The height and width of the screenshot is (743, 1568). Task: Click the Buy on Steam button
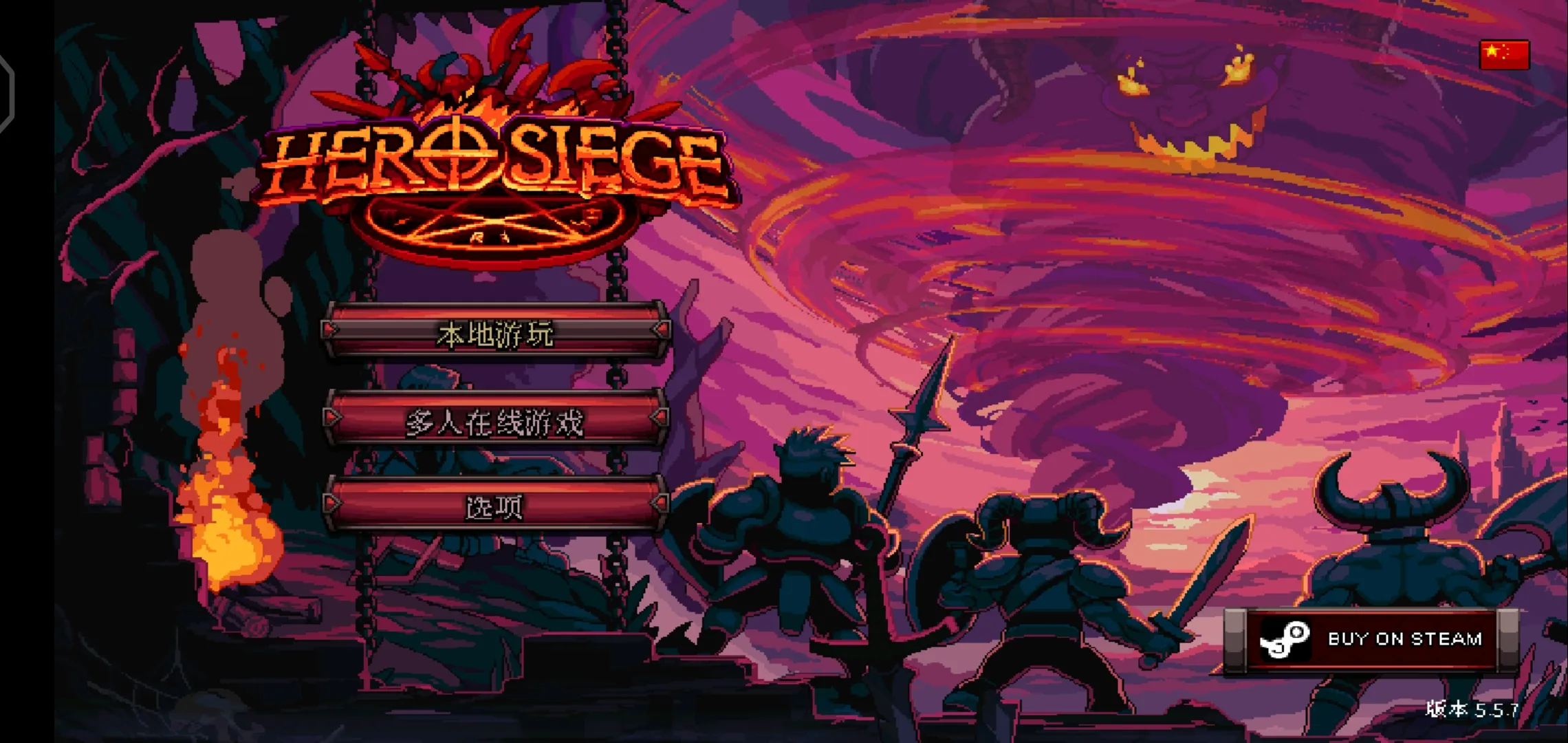(1371, 639)
